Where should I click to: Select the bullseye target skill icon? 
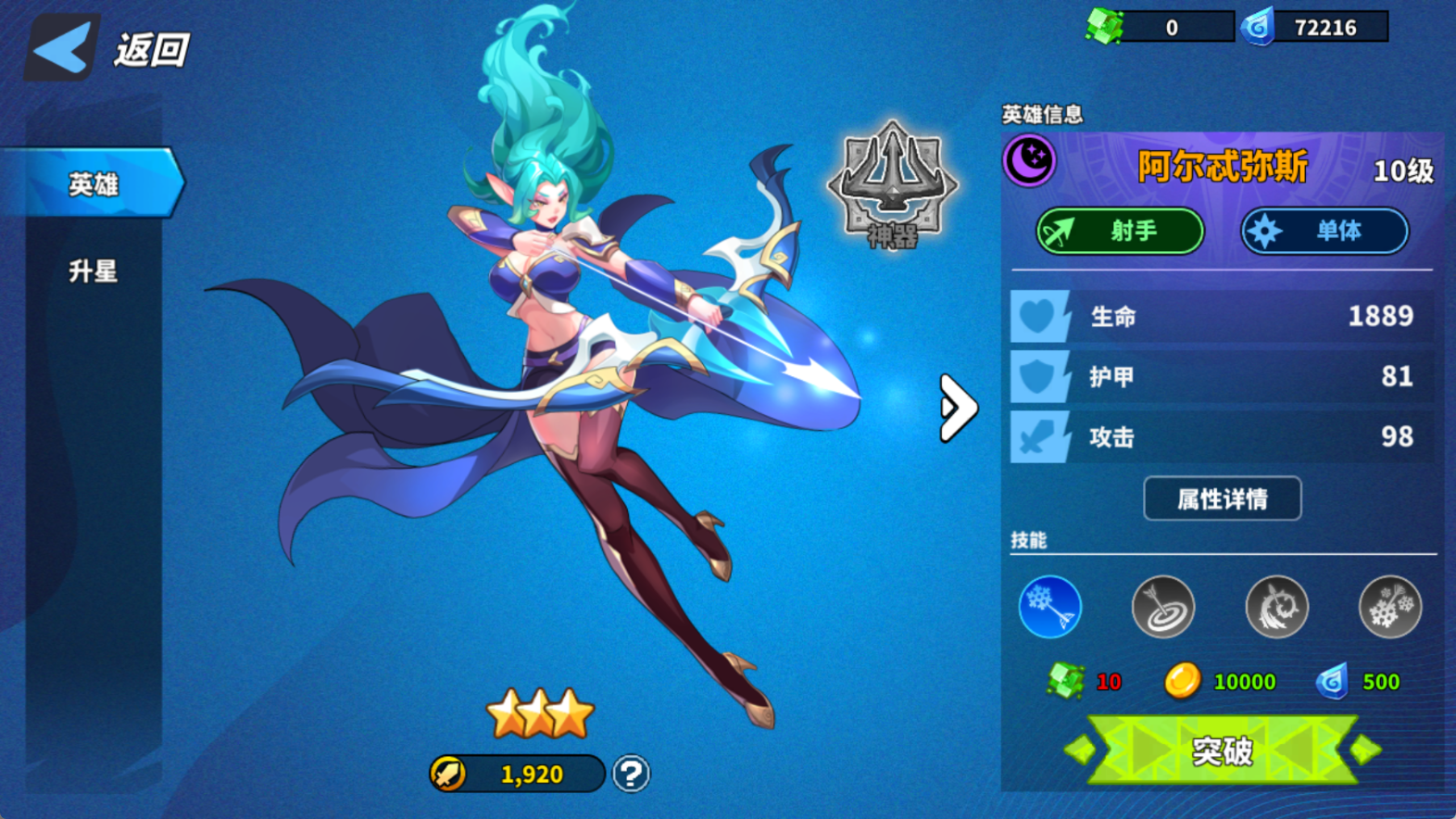tap(1163, 608)
